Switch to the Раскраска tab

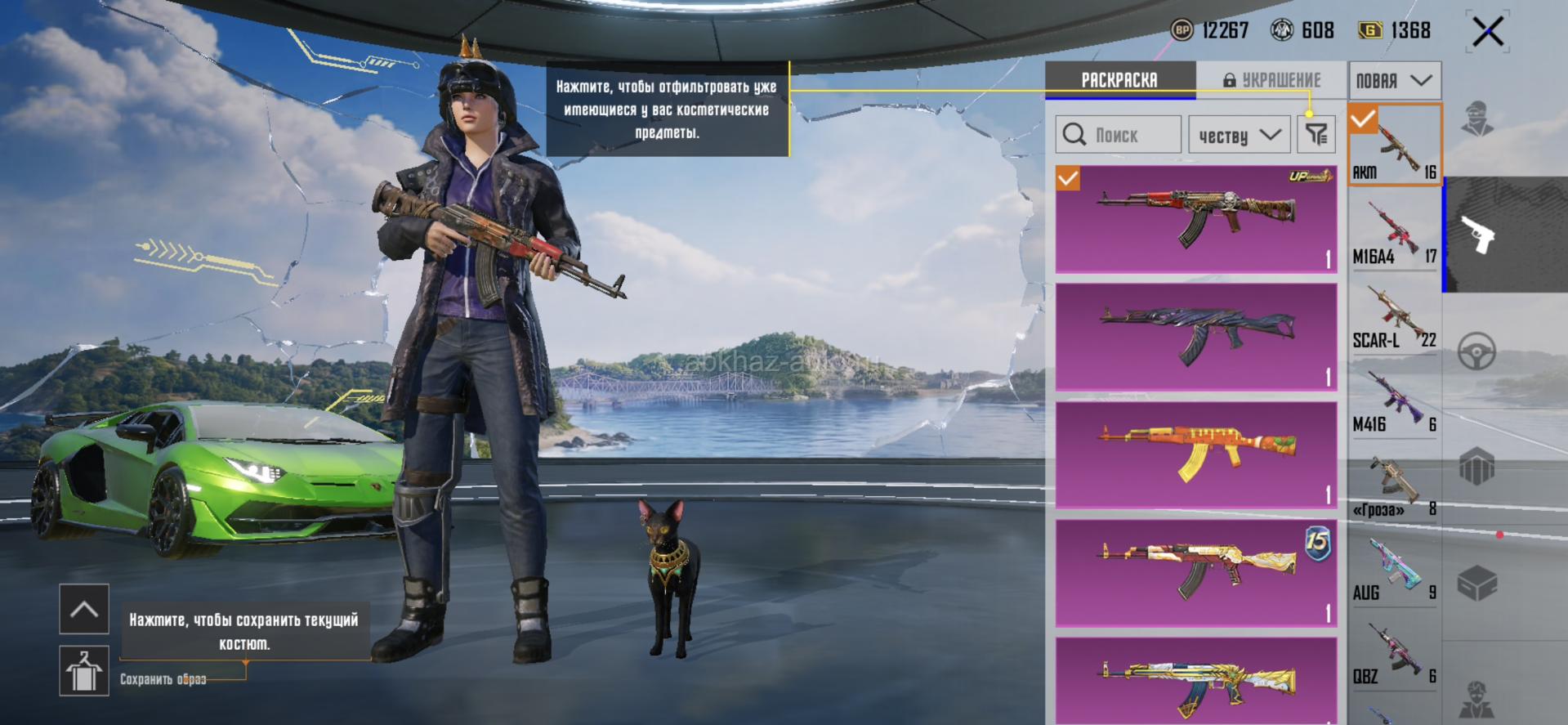(x=1119, y=80)
